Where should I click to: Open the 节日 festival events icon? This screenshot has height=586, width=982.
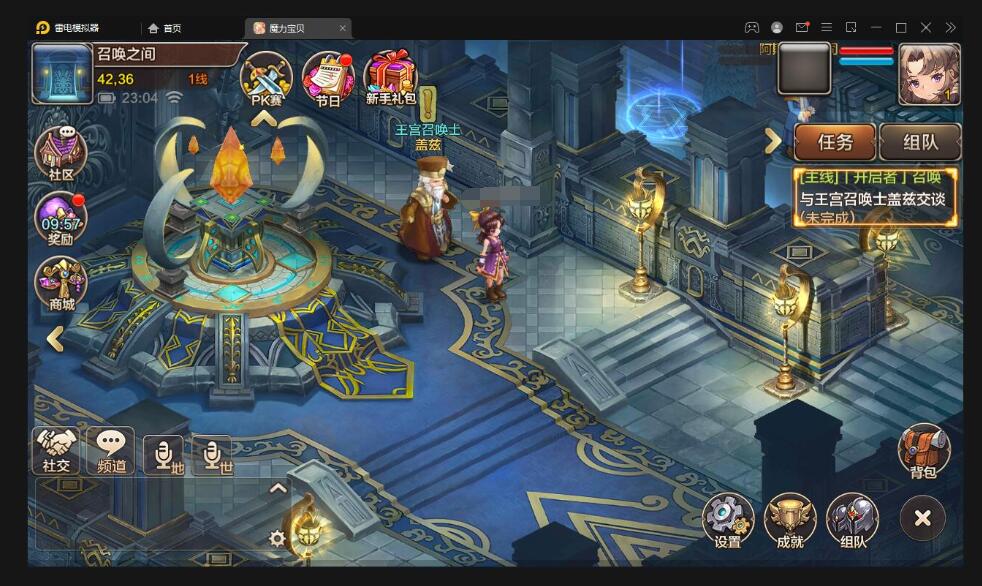click(x=327, y=77)
